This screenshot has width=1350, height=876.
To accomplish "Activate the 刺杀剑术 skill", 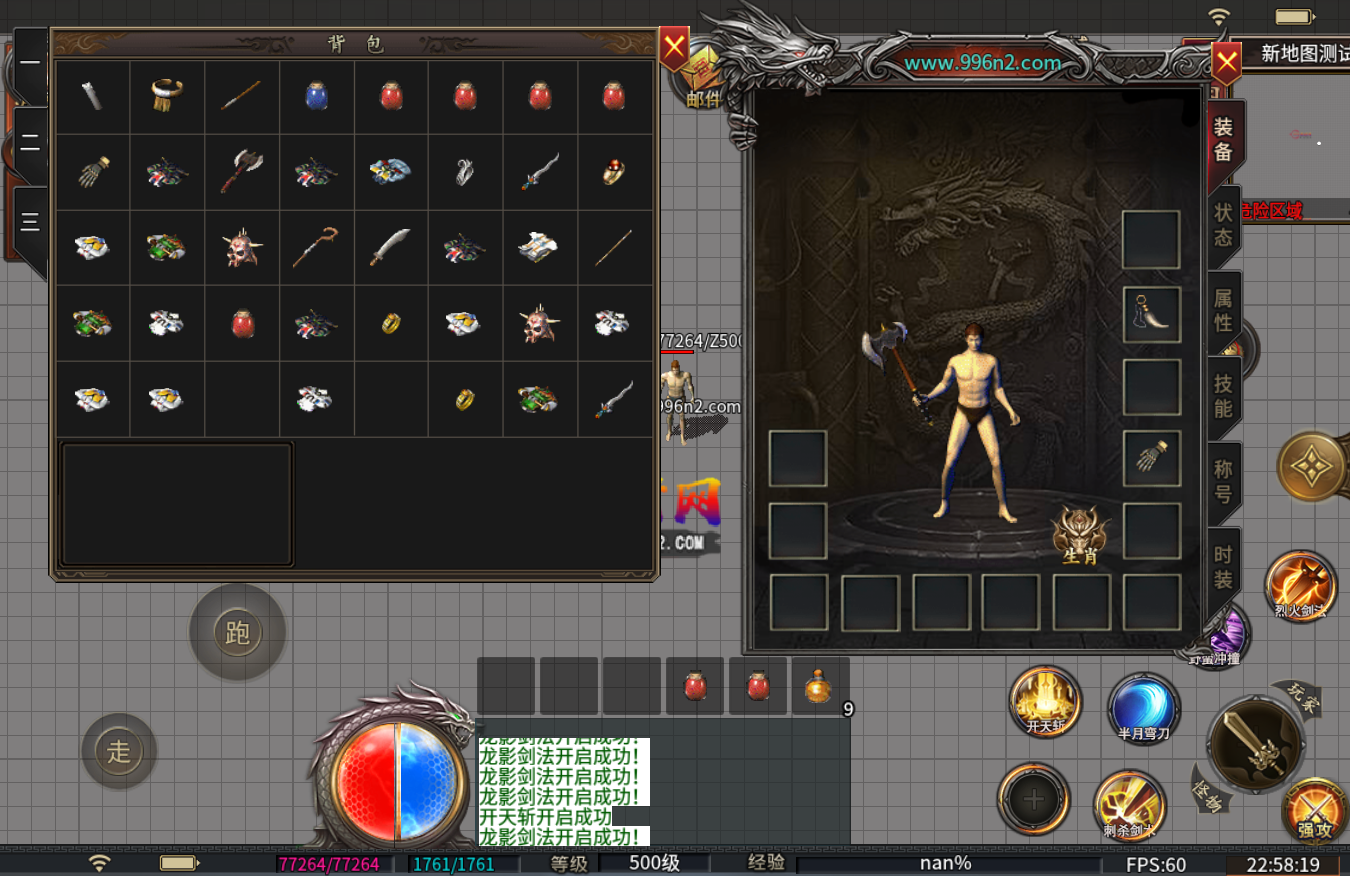I will pyautogui.click(x=1129, y=803).
